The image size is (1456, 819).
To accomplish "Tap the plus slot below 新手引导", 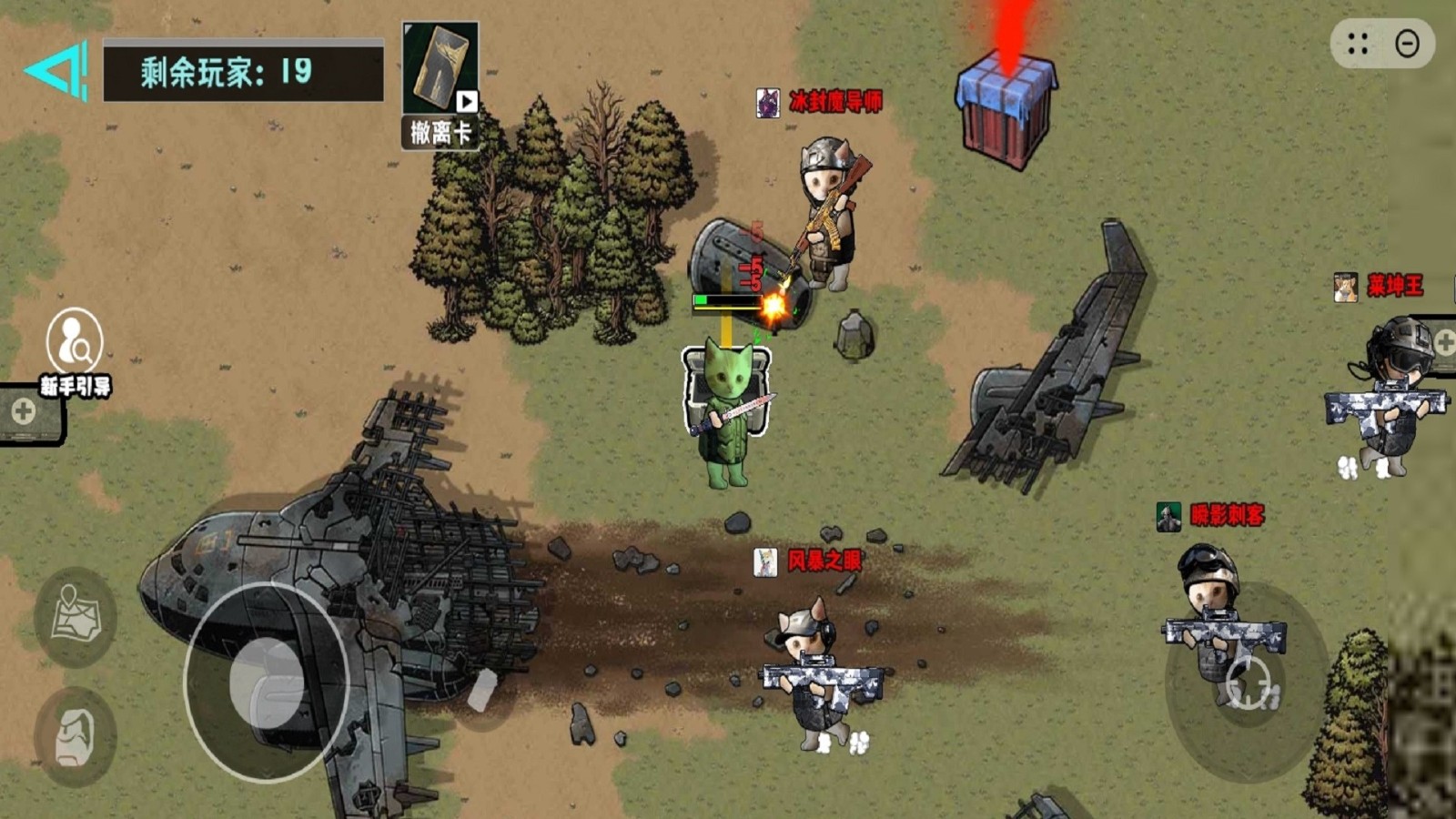I will tap(25, 411).
